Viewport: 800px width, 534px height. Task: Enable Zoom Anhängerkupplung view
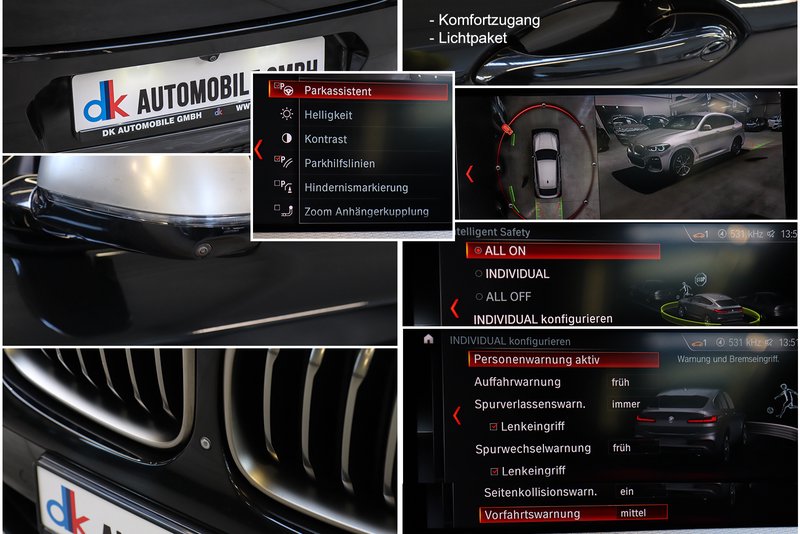click(x=366, y=211)
